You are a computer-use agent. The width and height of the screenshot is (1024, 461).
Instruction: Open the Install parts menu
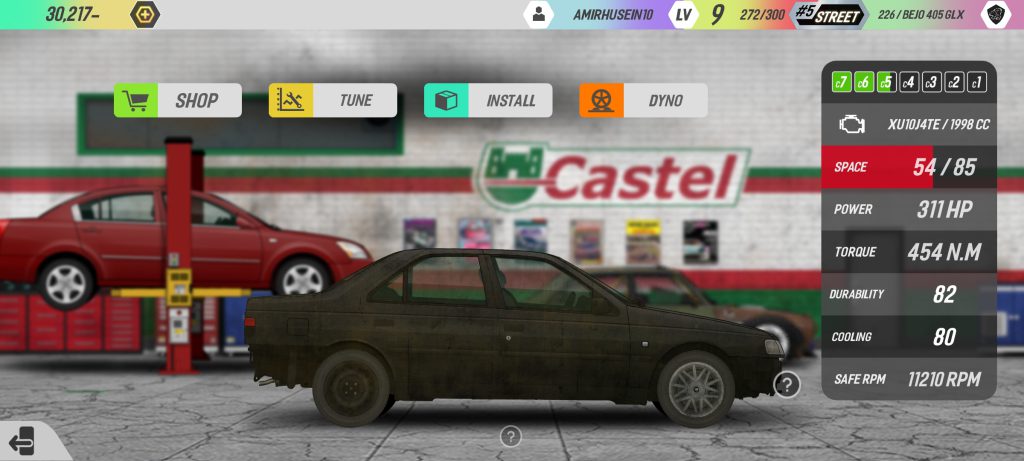coord(488,100)
